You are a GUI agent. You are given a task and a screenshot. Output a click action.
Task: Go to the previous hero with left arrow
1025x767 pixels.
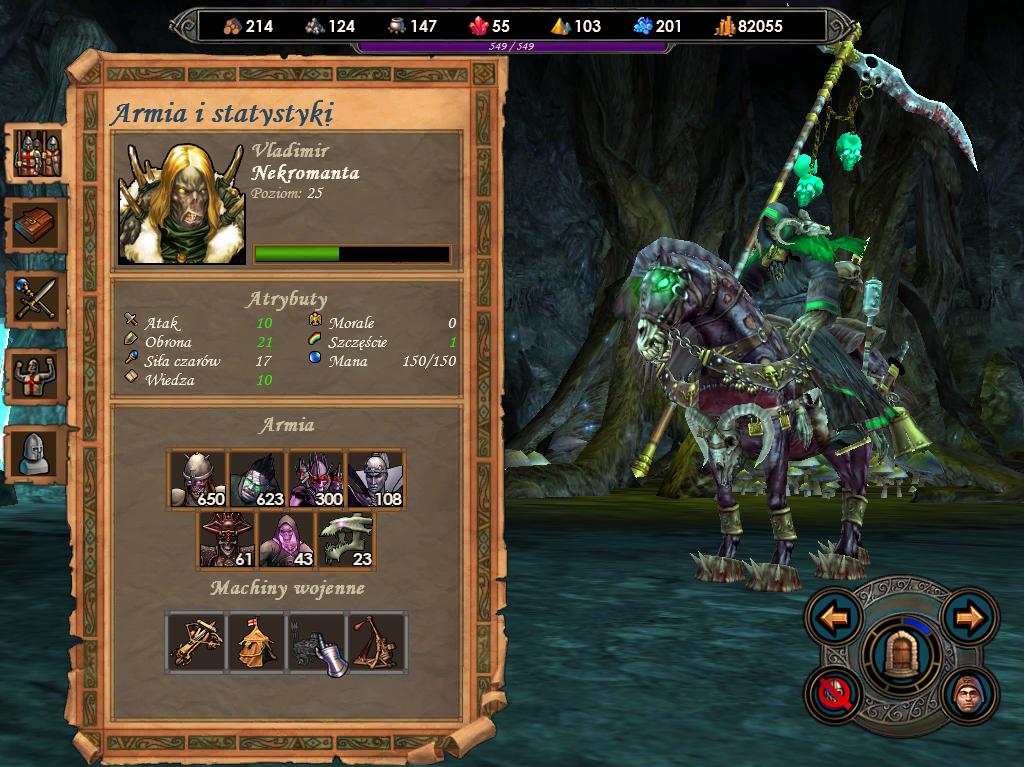pyautogui.click(x=834, y=617)
